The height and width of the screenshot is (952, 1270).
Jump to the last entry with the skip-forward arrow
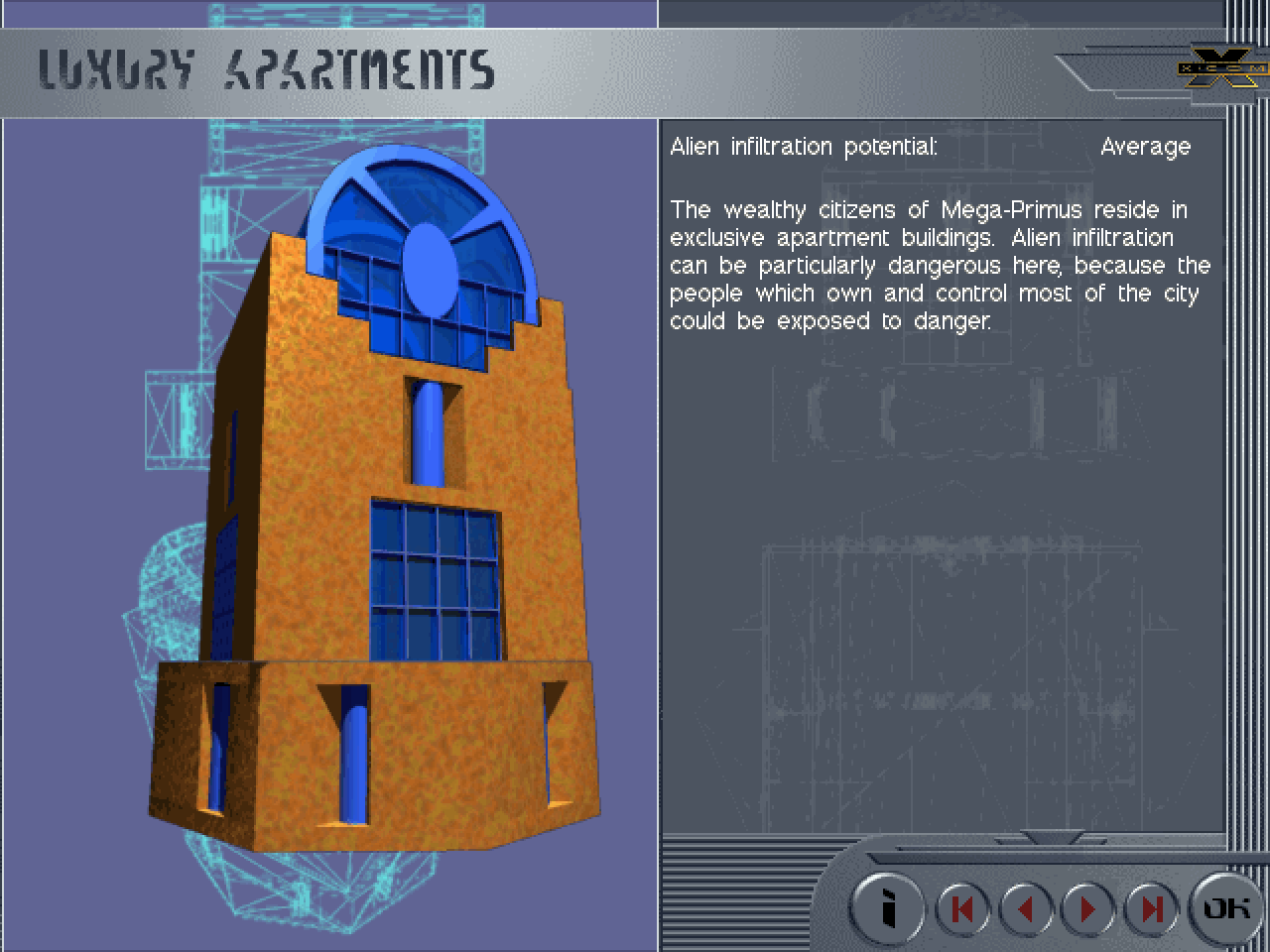[1150, 908]
